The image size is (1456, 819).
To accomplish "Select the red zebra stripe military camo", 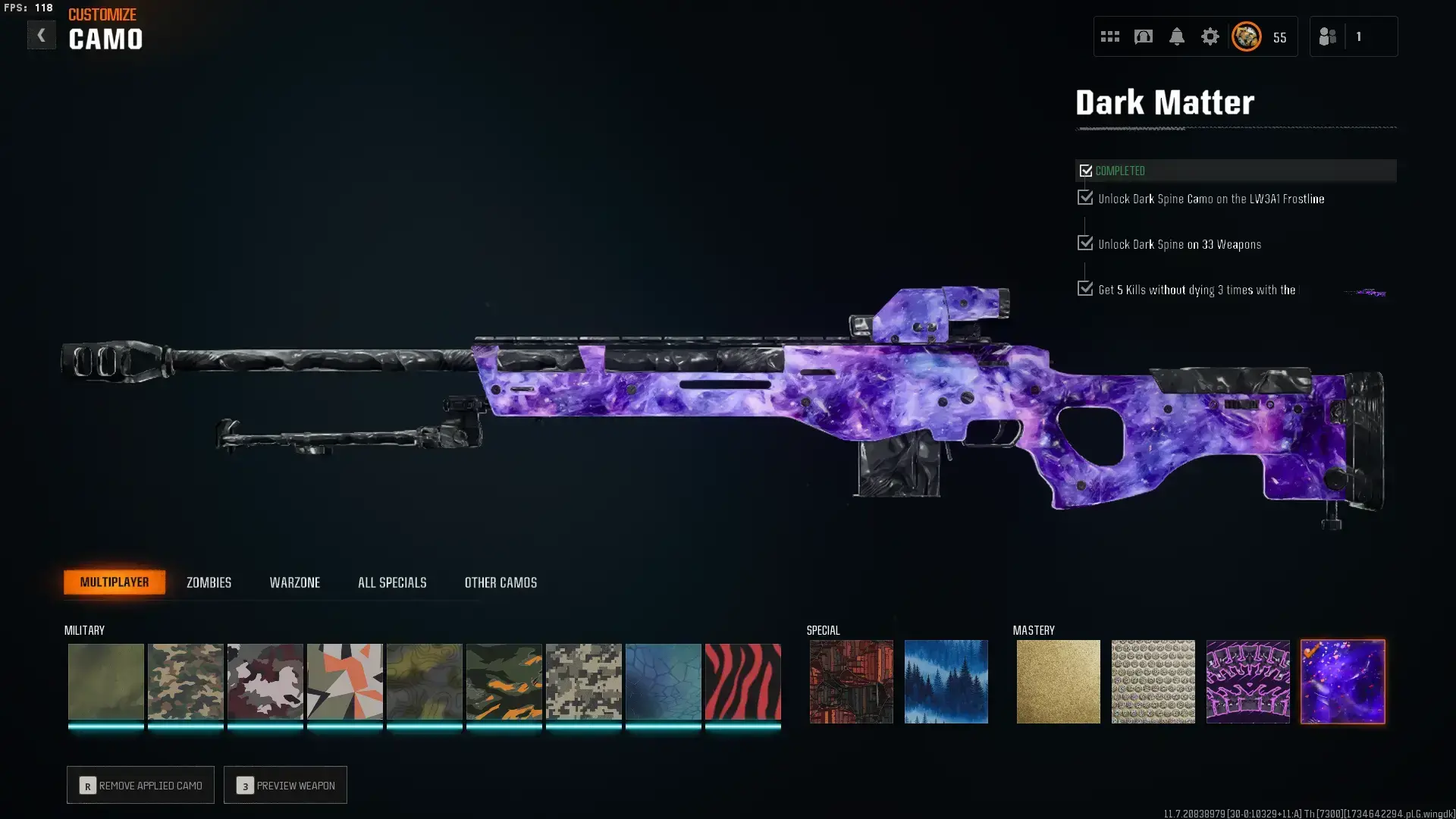I will point(743,681).
